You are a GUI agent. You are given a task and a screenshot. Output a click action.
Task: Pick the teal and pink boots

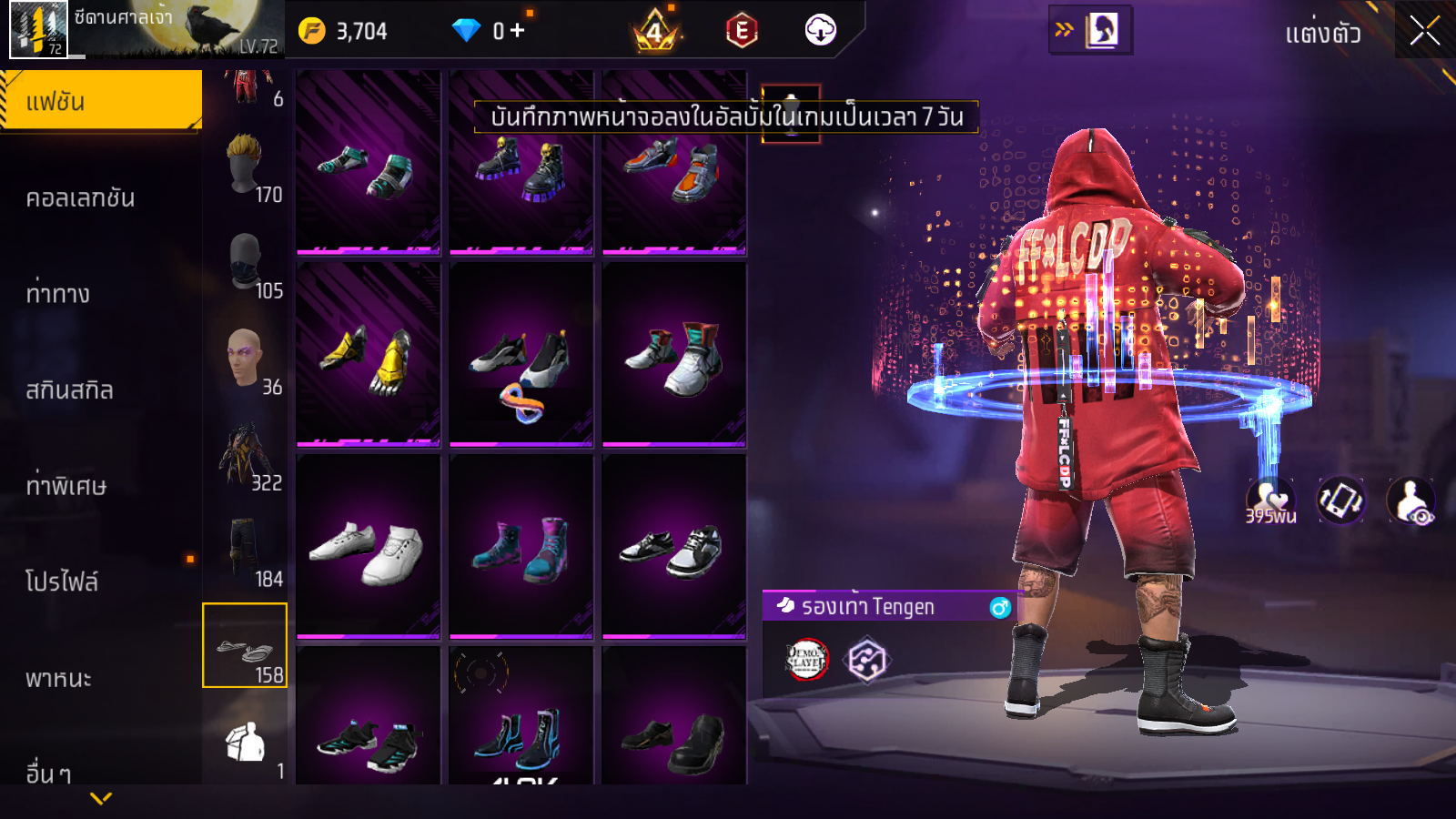[x=521, y=548]
